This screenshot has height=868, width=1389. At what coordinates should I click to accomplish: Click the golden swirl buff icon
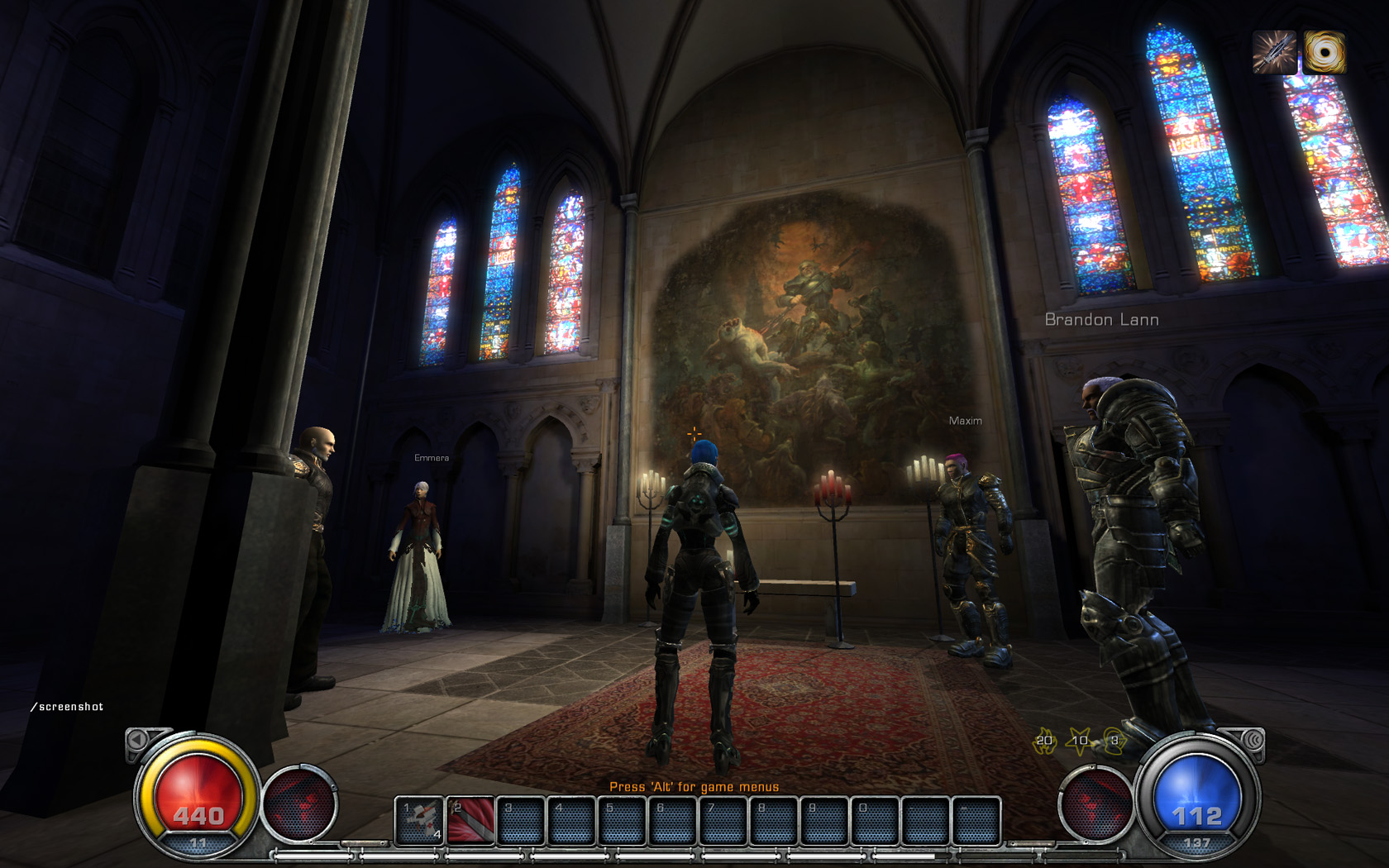pos(1324,52)
